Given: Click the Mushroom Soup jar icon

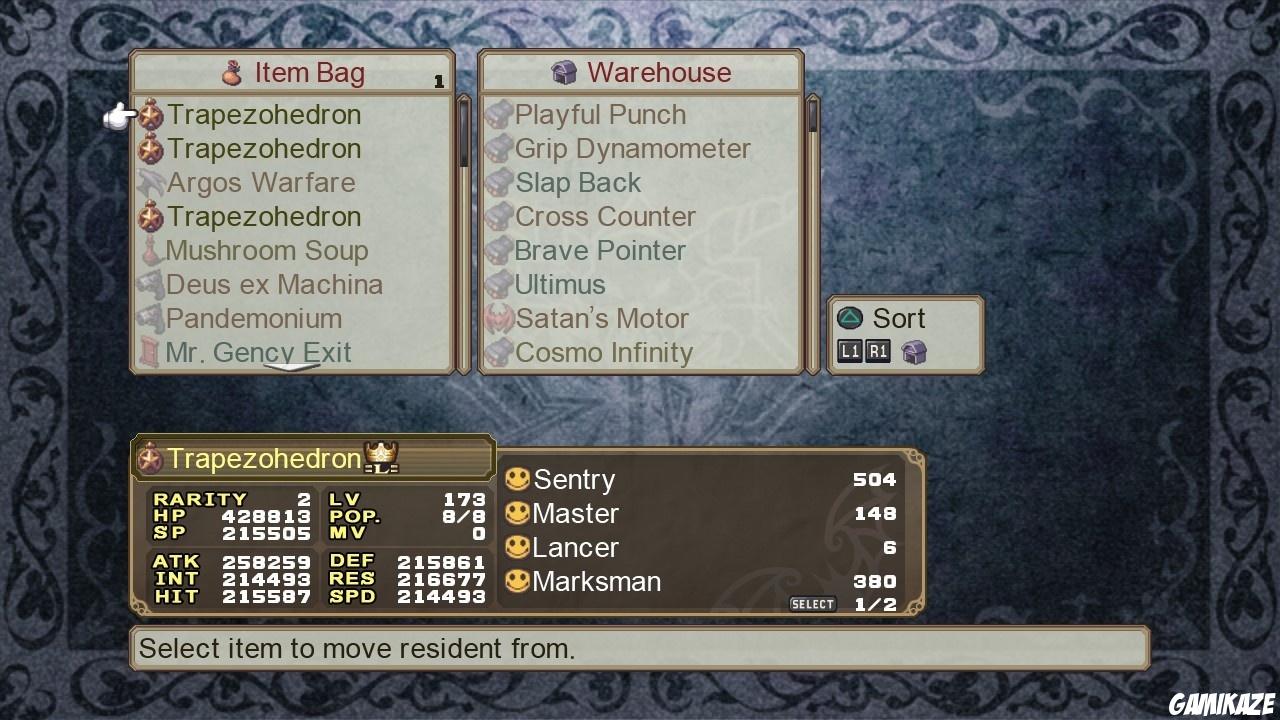Looking at the screenshot, I should pyautogui.click(x=151, y=250).
